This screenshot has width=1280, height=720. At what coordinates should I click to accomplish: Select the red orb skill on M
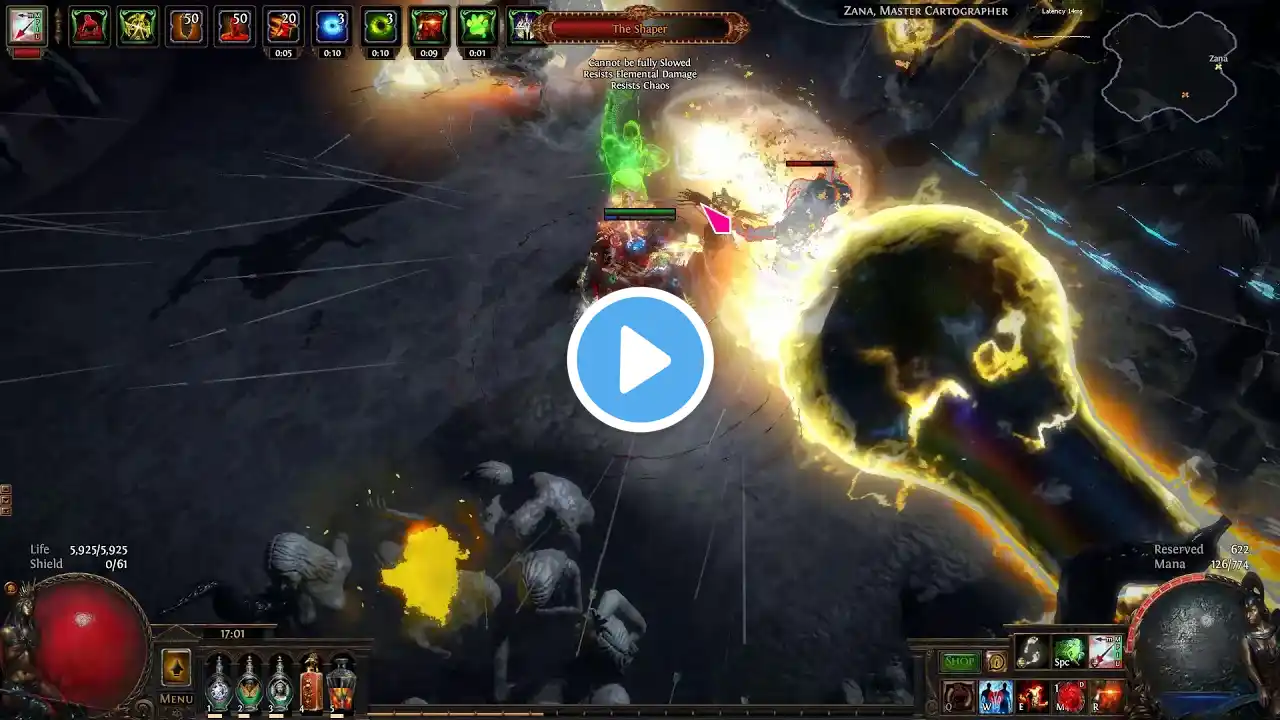pos(1070,697)
